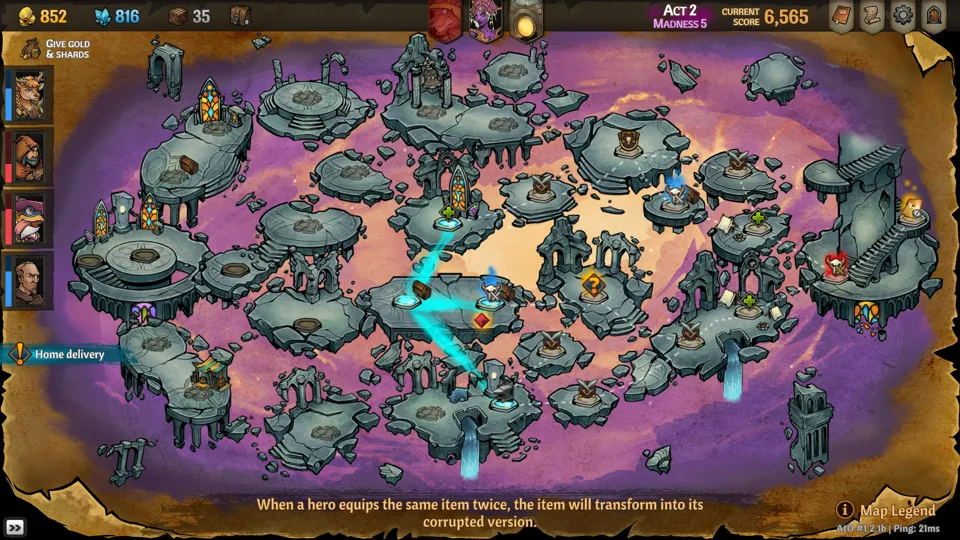Select the red demon boss map node

pyautogui.click(x=835, y=266)
